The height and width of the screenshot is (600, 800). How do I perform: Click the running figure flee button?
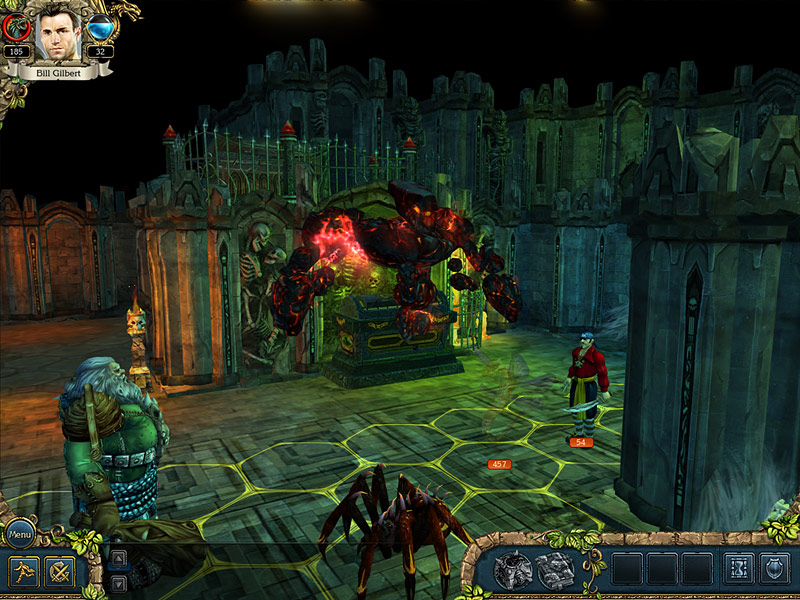pyautogui.click(x=24, y=572)
